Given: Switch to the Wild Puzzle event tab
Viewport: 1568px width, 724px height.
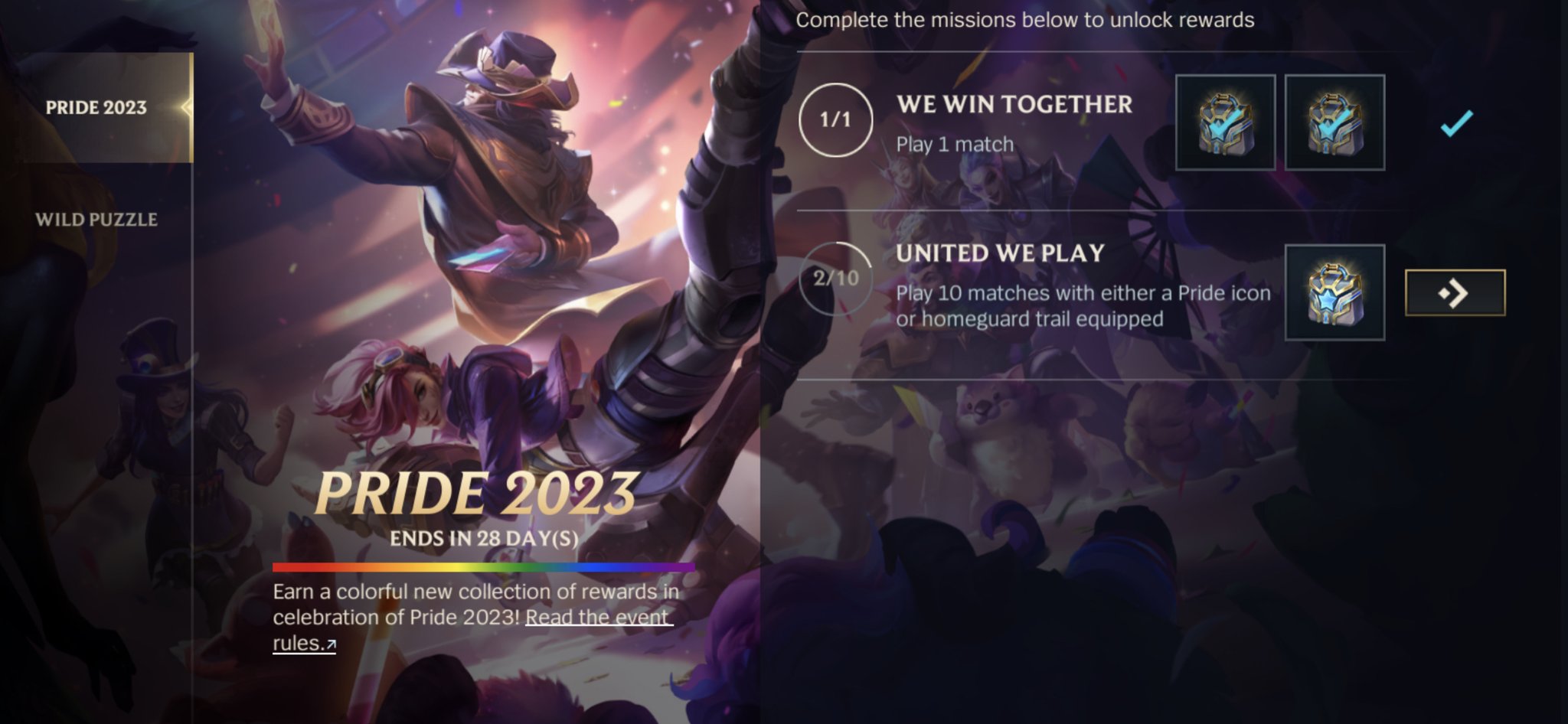Looking at the screenshot, I should (97, 220).
